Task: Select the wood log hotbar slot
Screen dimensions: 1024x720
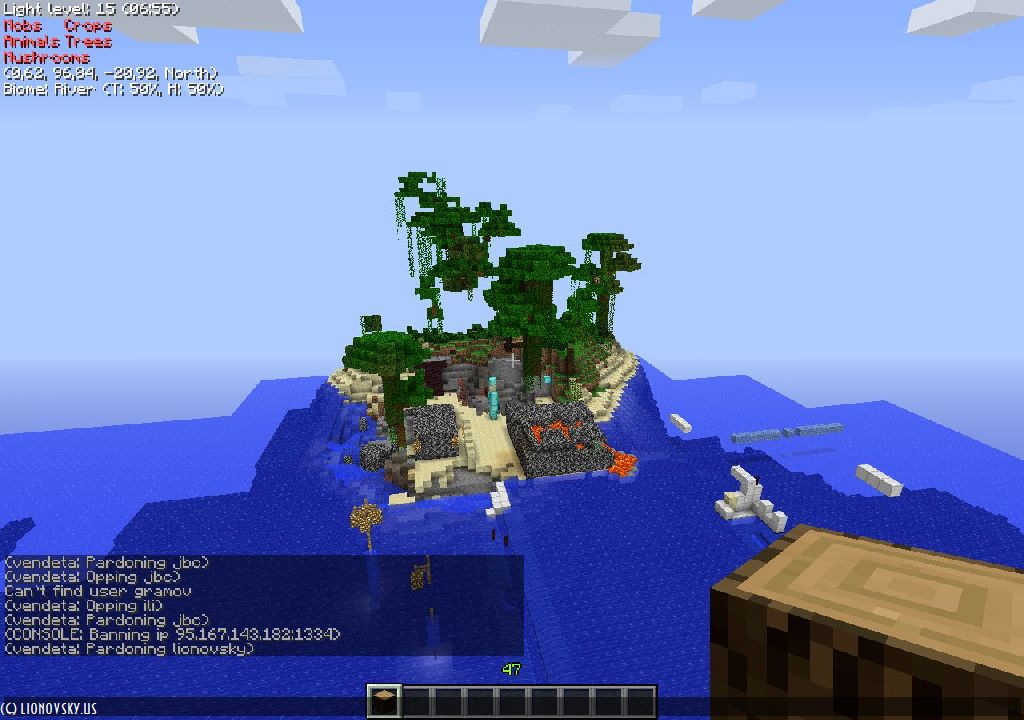Action: [385, 702]
